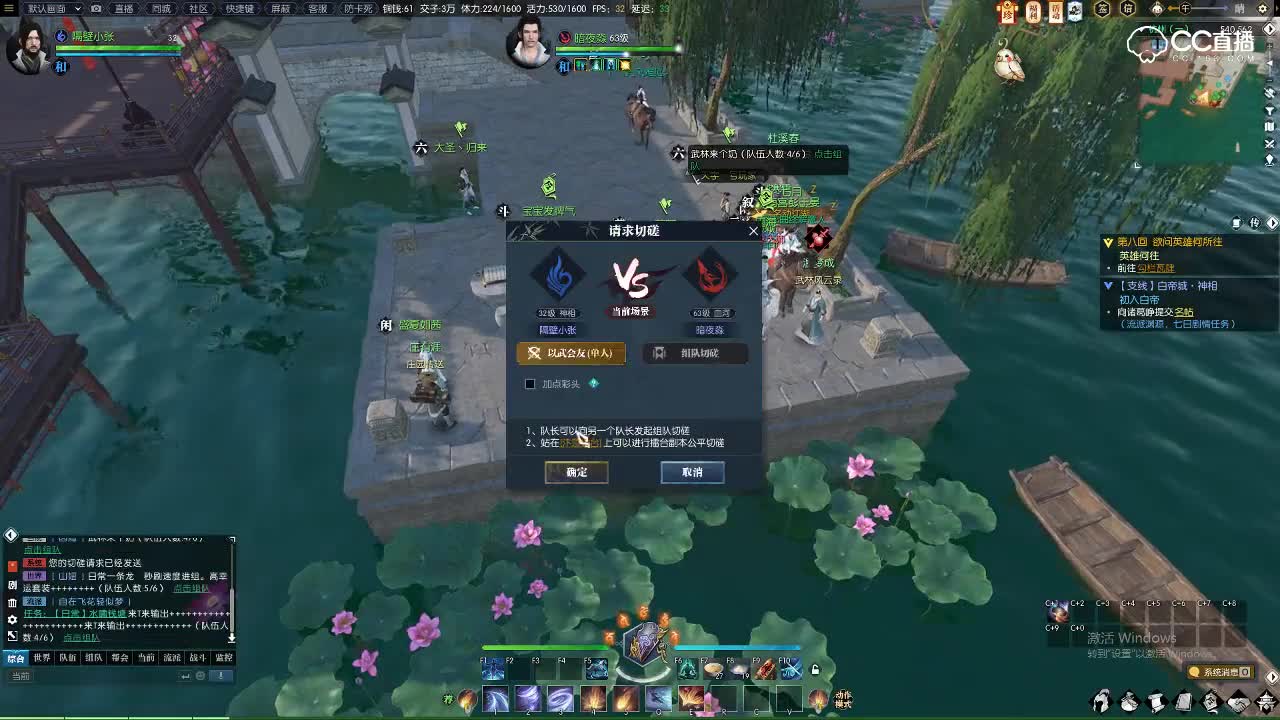The width and height of the screenshot is (1280, 720).
Task: Open the emoji icon beside the chat input
Action: (200, 675)
